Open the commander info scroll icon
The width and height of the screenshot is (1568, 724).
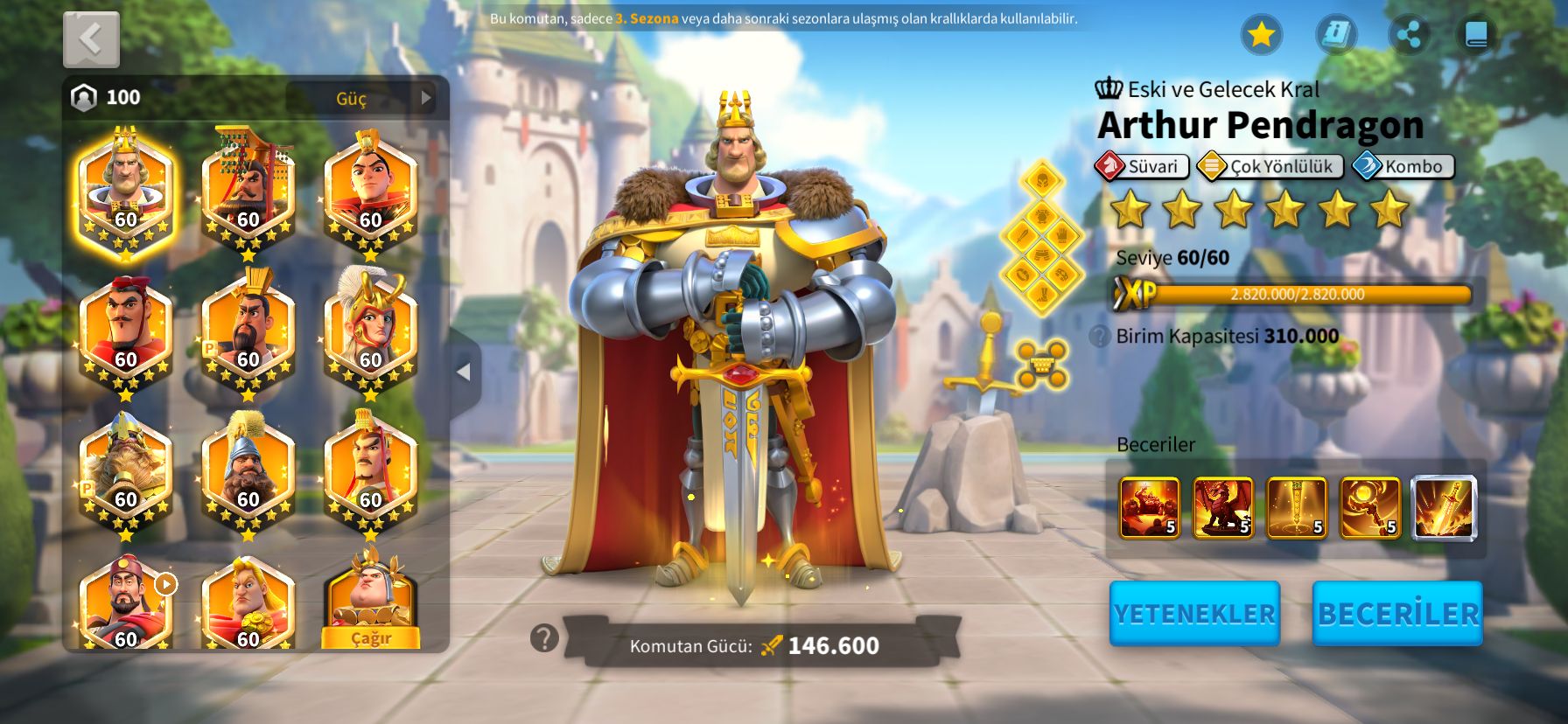click(x=1336, y=35)
